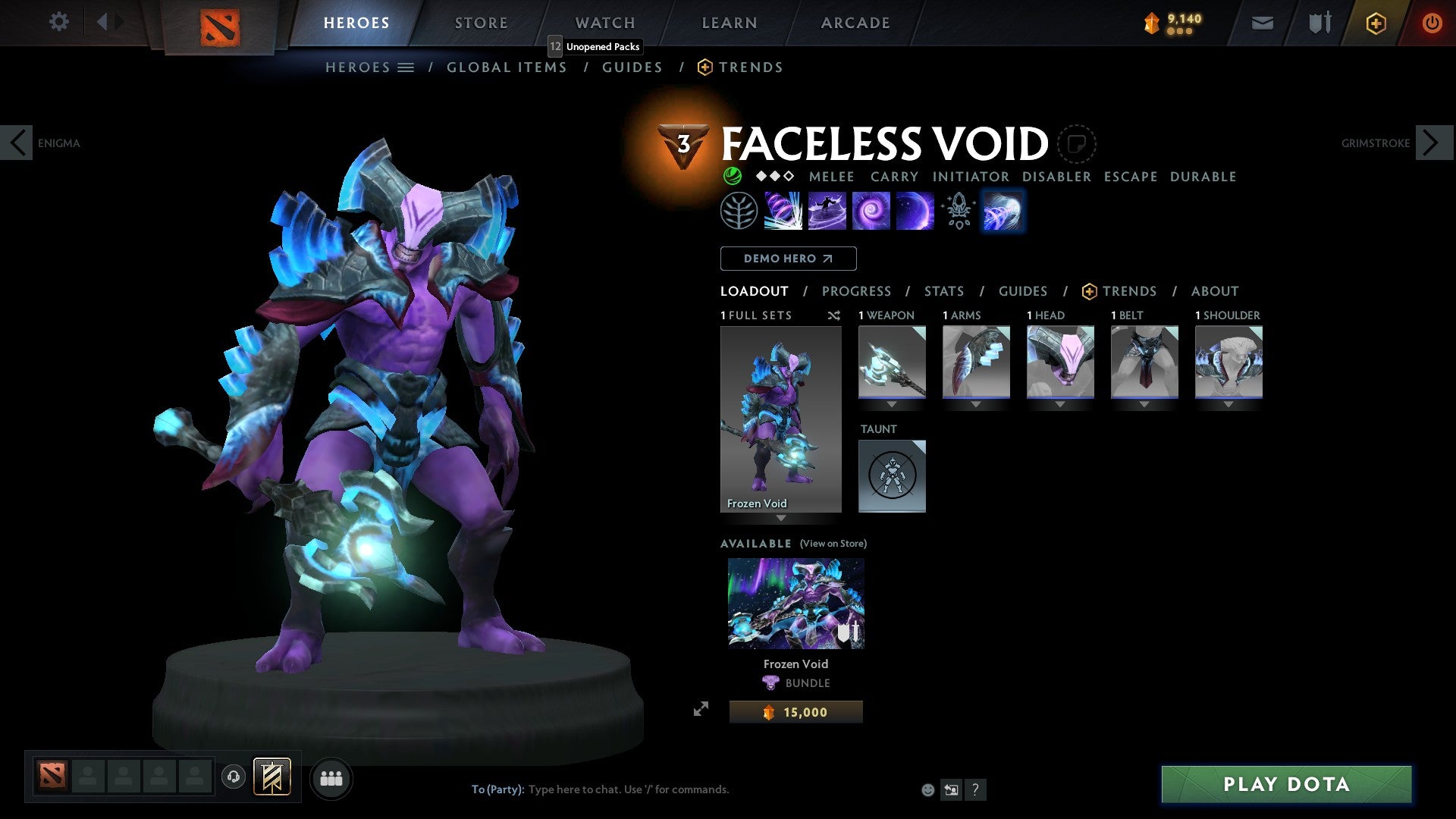Open the mail inbox icon
1456x819 pixels.
(1262, 23)
